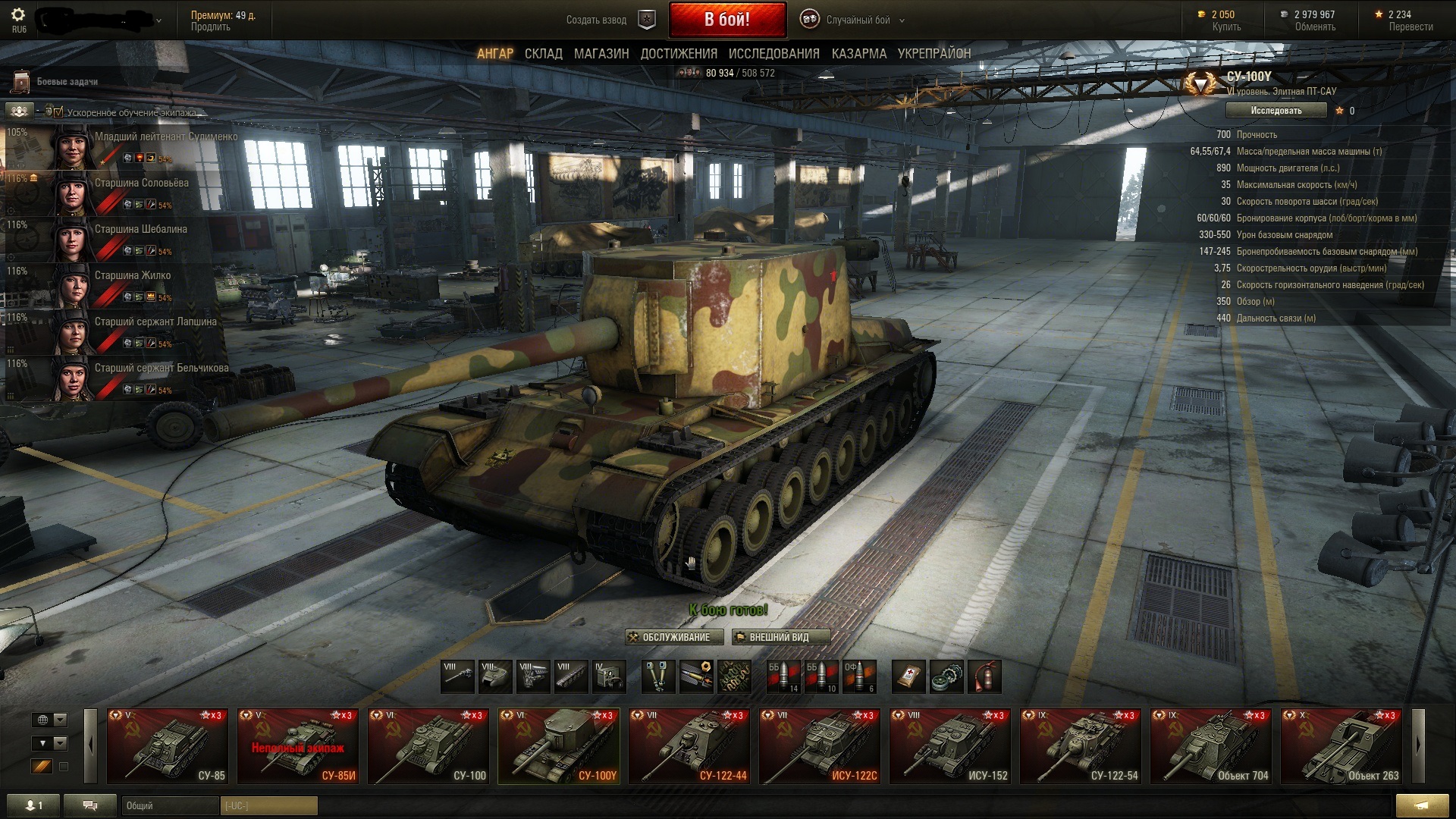Select the СУ-85 tank in the carousel
The image size is (1456, 819).
coord(168,745)
